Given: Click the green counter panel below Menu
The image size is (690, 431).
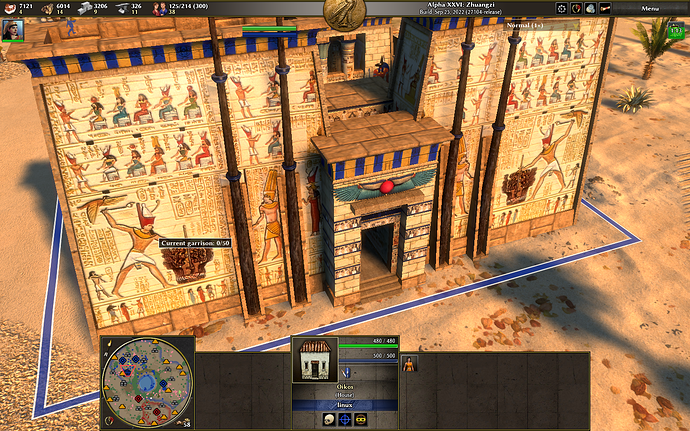Looking at the screenshot, I should click(674, 30).
